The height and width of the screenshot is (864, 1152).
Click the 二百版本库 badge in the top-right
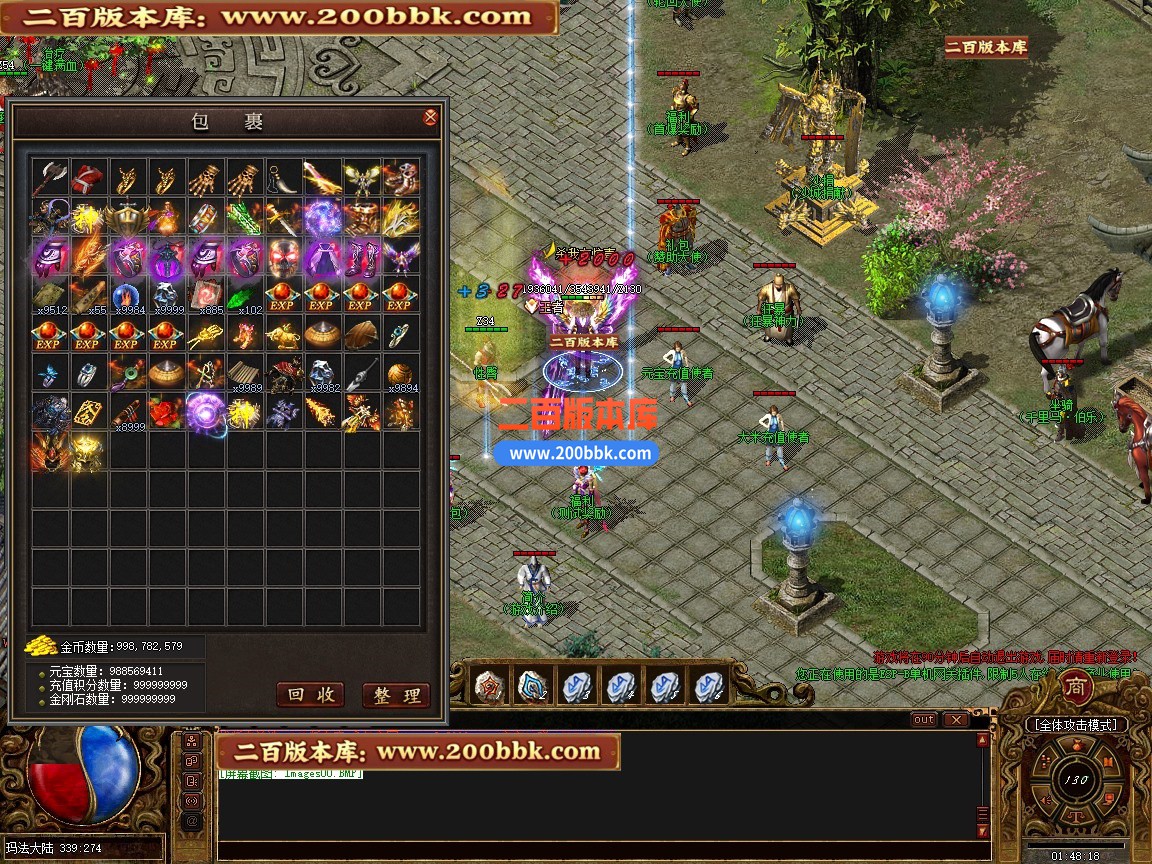coord(986,46)
